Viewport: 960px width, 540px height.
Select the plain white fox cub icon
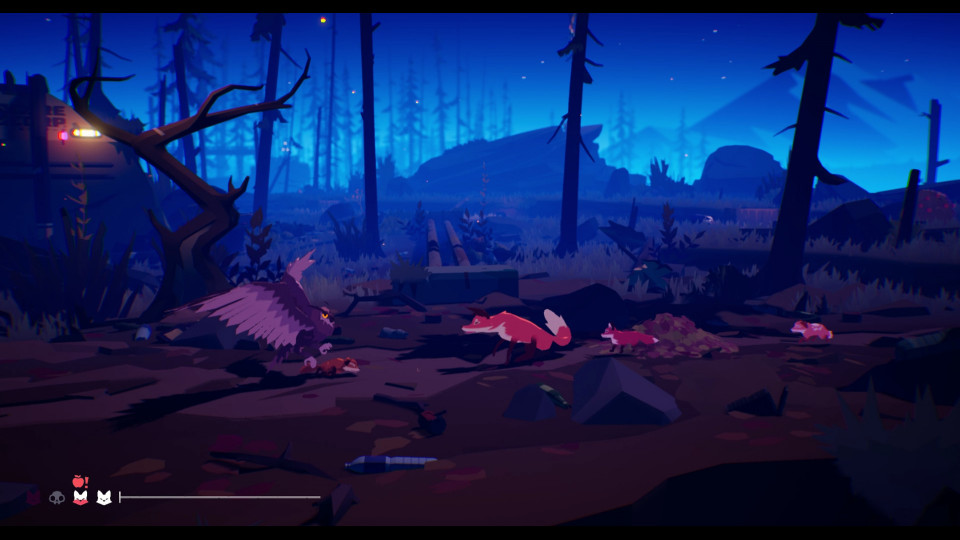click(103, 497)
